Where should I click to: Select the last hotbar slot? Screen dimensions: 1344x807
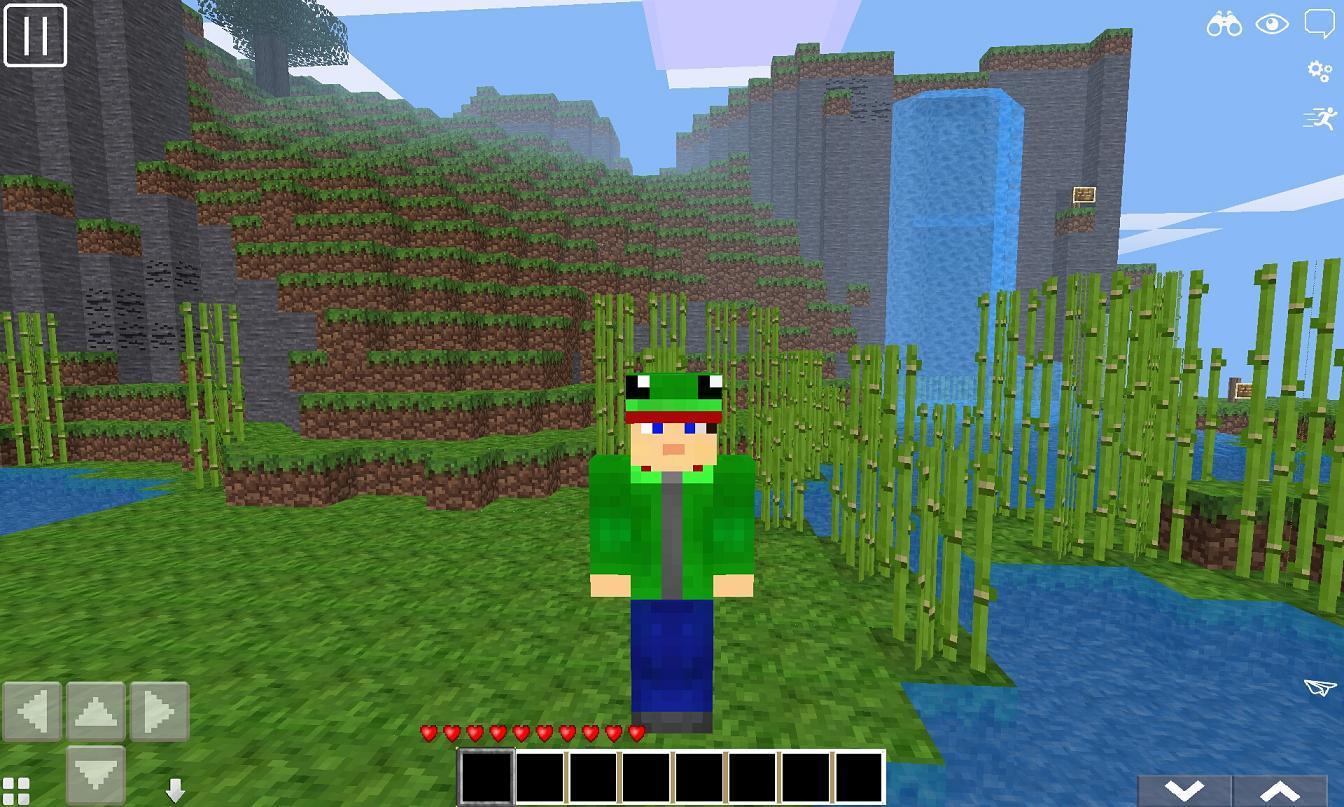pos(857,773)
